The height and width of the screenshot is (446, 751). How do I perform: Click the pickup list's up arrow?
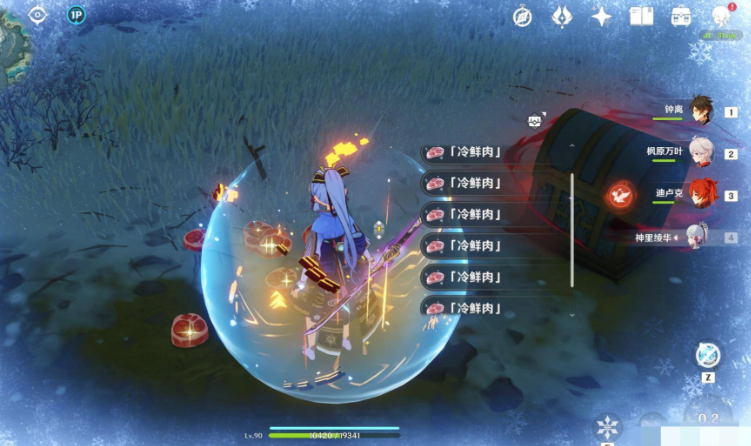pyautogui.click(x=571, y=144)
